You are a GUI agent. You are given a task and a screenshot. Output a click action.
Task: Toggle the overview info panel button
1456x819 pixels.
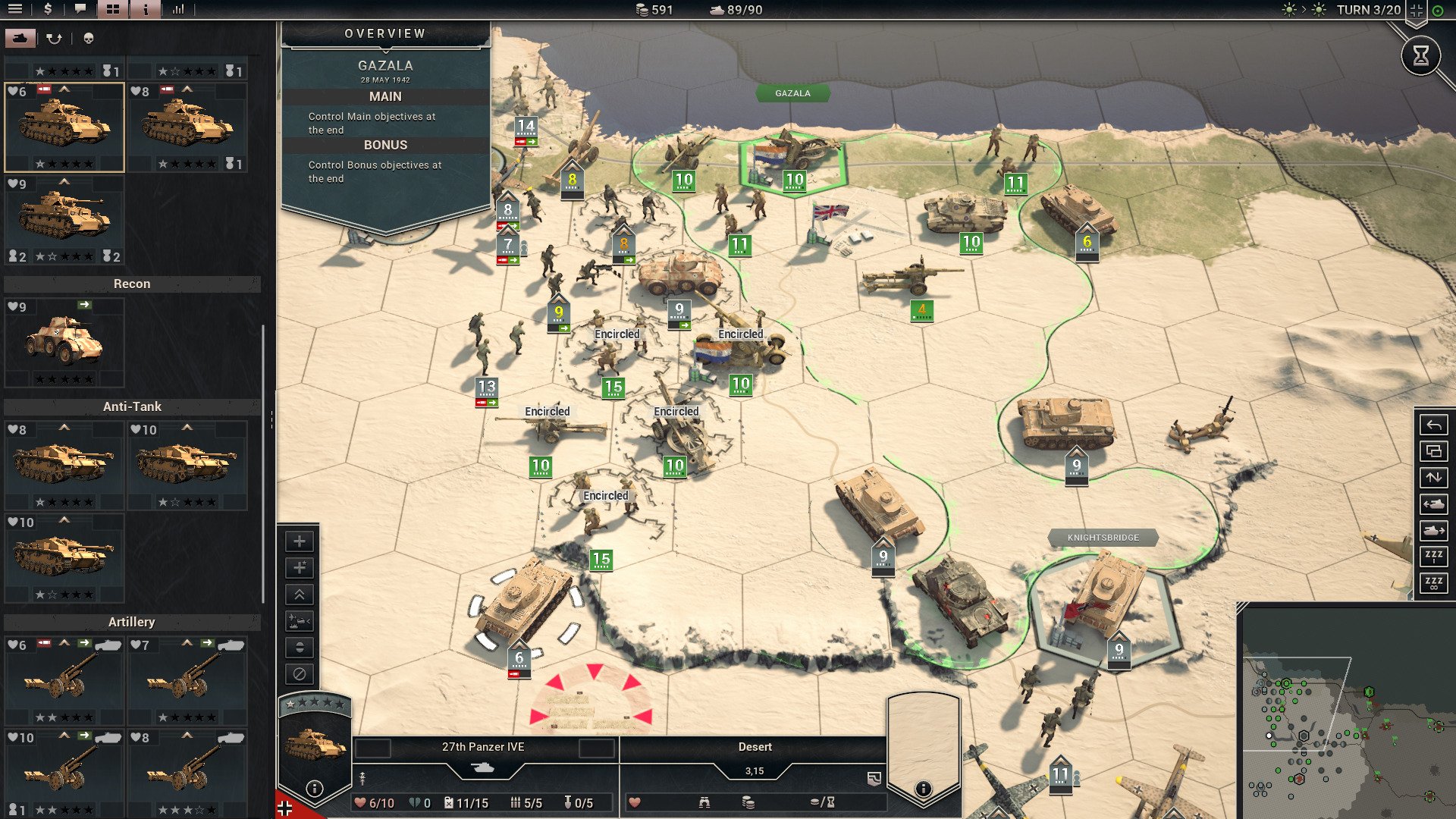[146, 9]
